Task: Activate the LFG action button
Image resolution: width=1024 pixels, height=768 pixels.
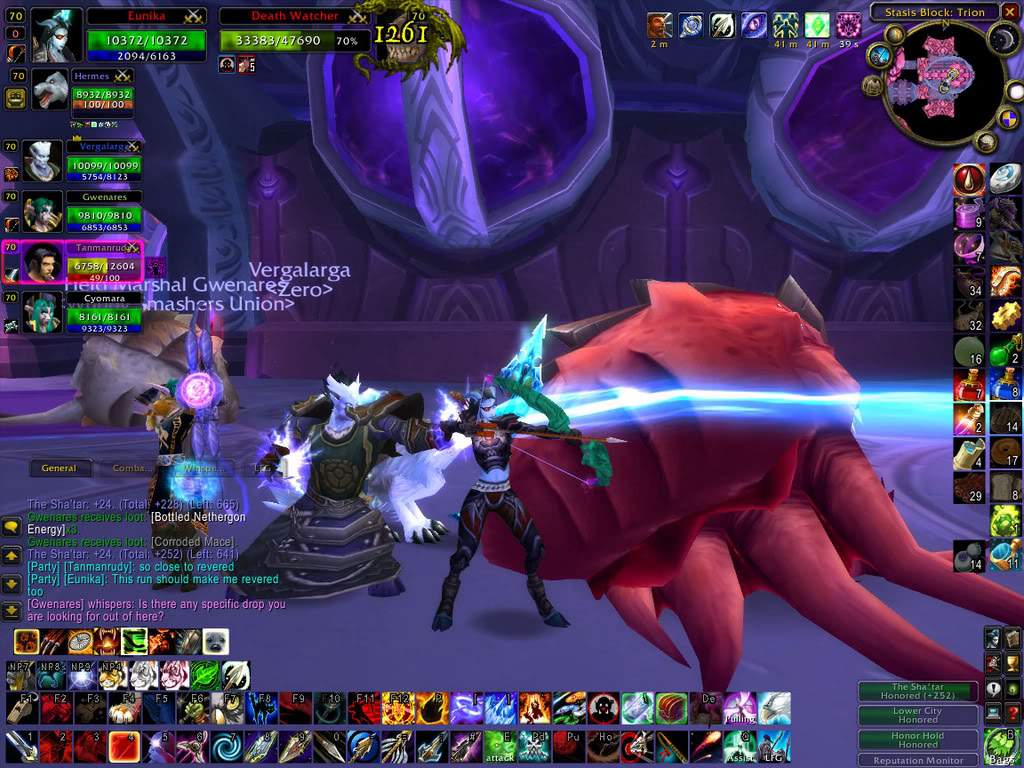Action: pos(773,746)
